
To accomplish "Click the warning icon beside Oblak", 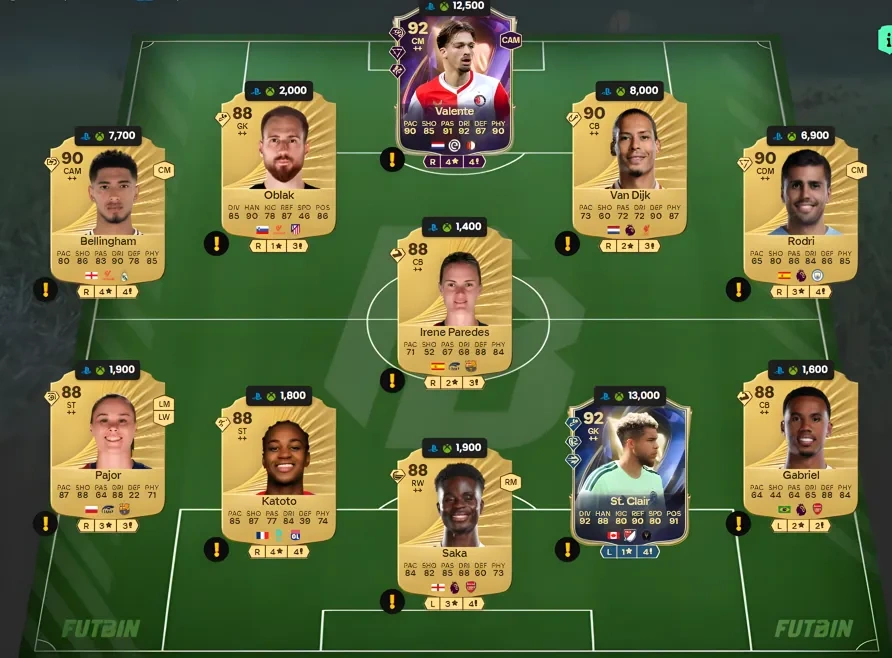I will point(216,242).
